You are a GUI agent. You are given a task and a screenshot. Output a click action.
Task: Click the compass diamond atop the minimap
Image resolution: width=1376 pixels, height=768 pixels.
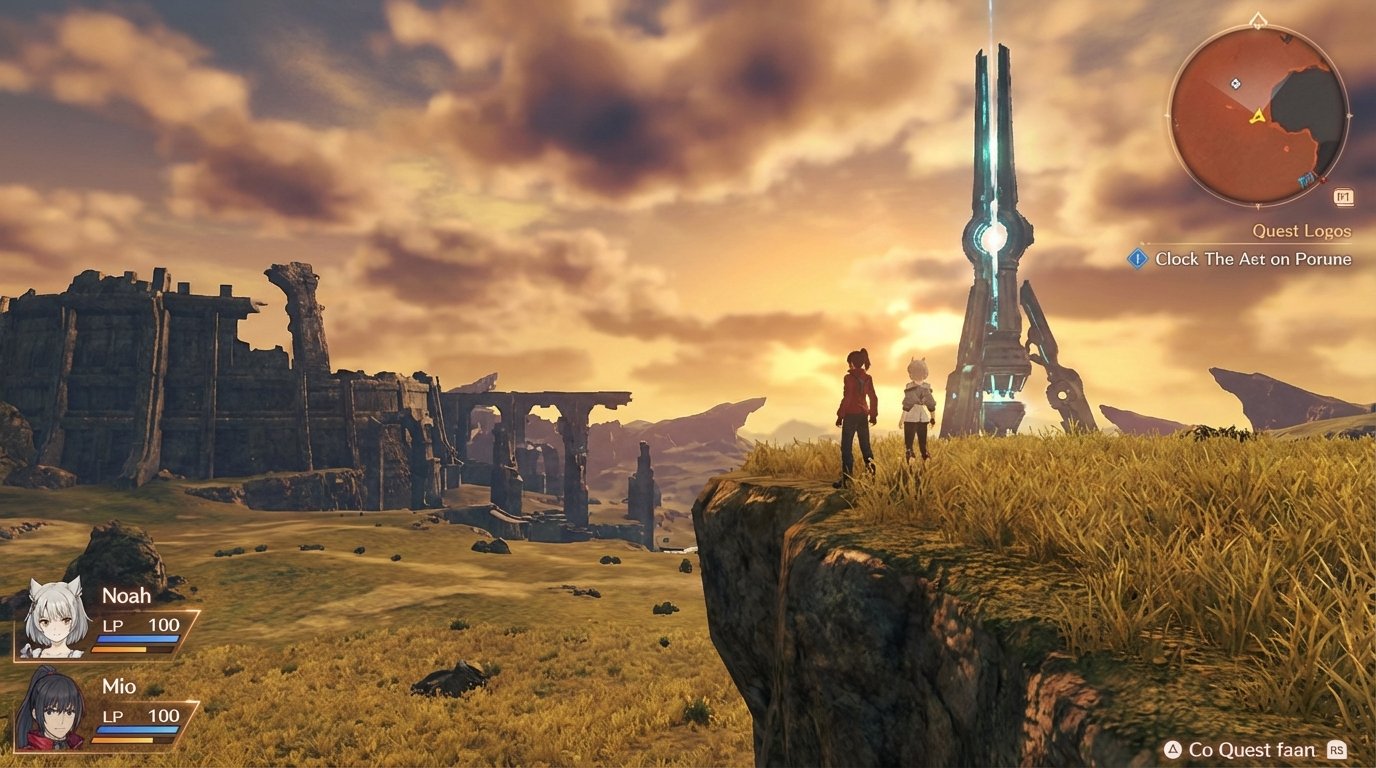tap(1257, 20)
